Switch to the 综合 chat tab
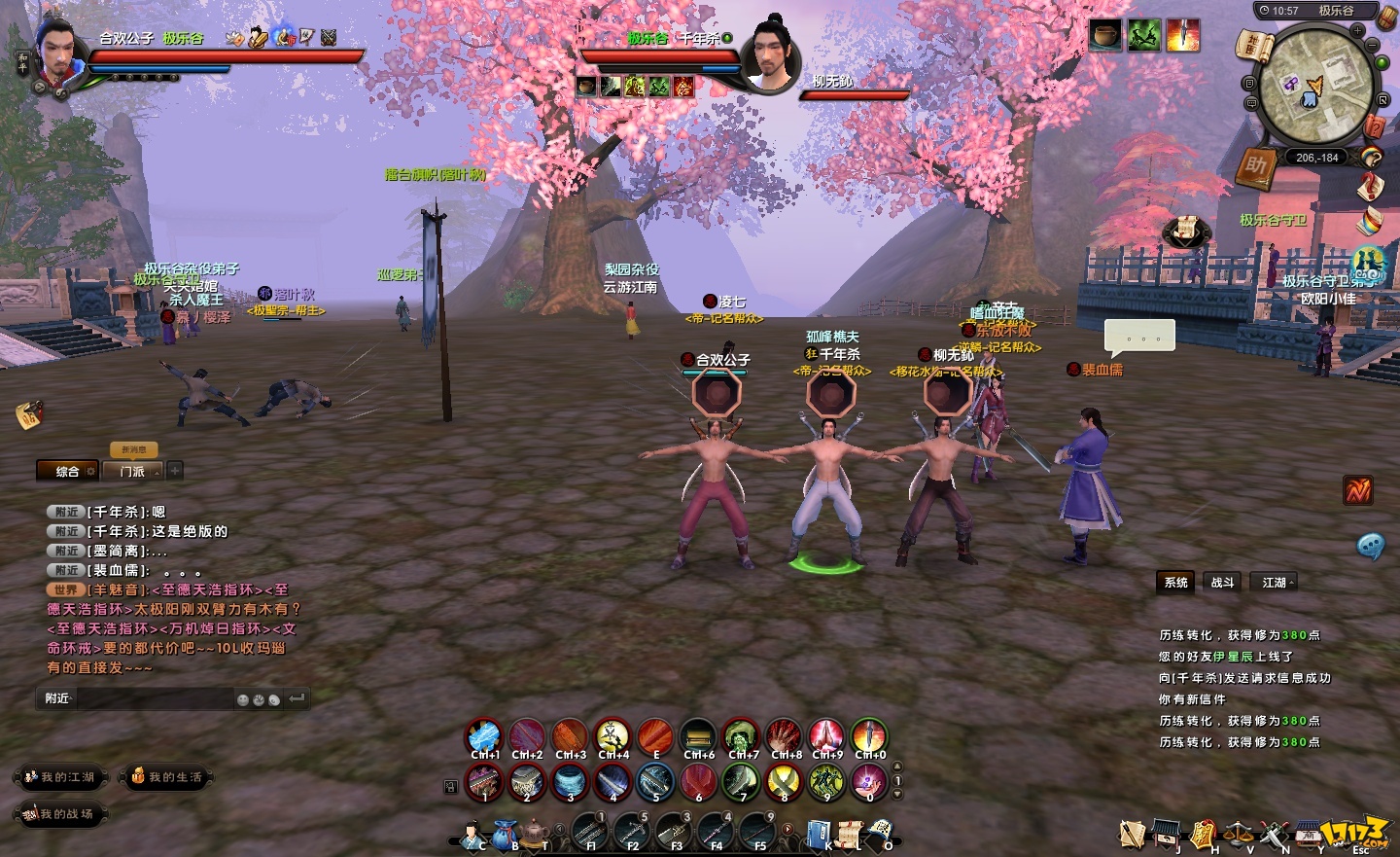 click(67, 472)
